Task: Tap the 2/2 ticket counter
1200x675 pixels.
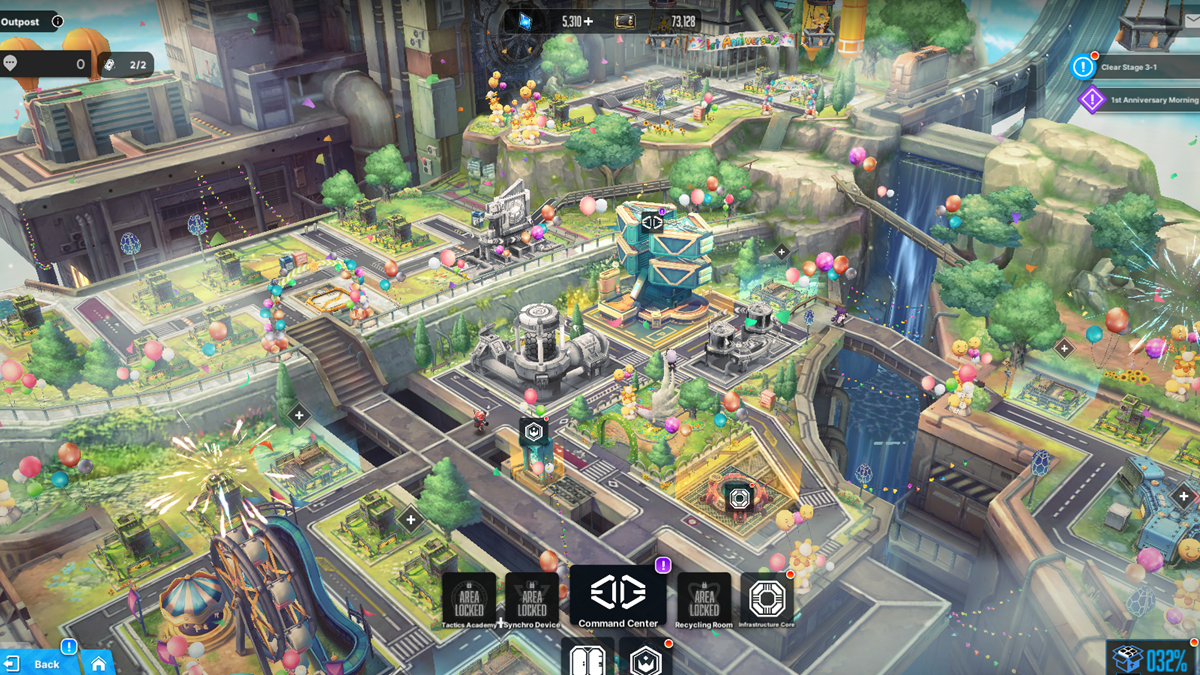Action: (127, 64)
